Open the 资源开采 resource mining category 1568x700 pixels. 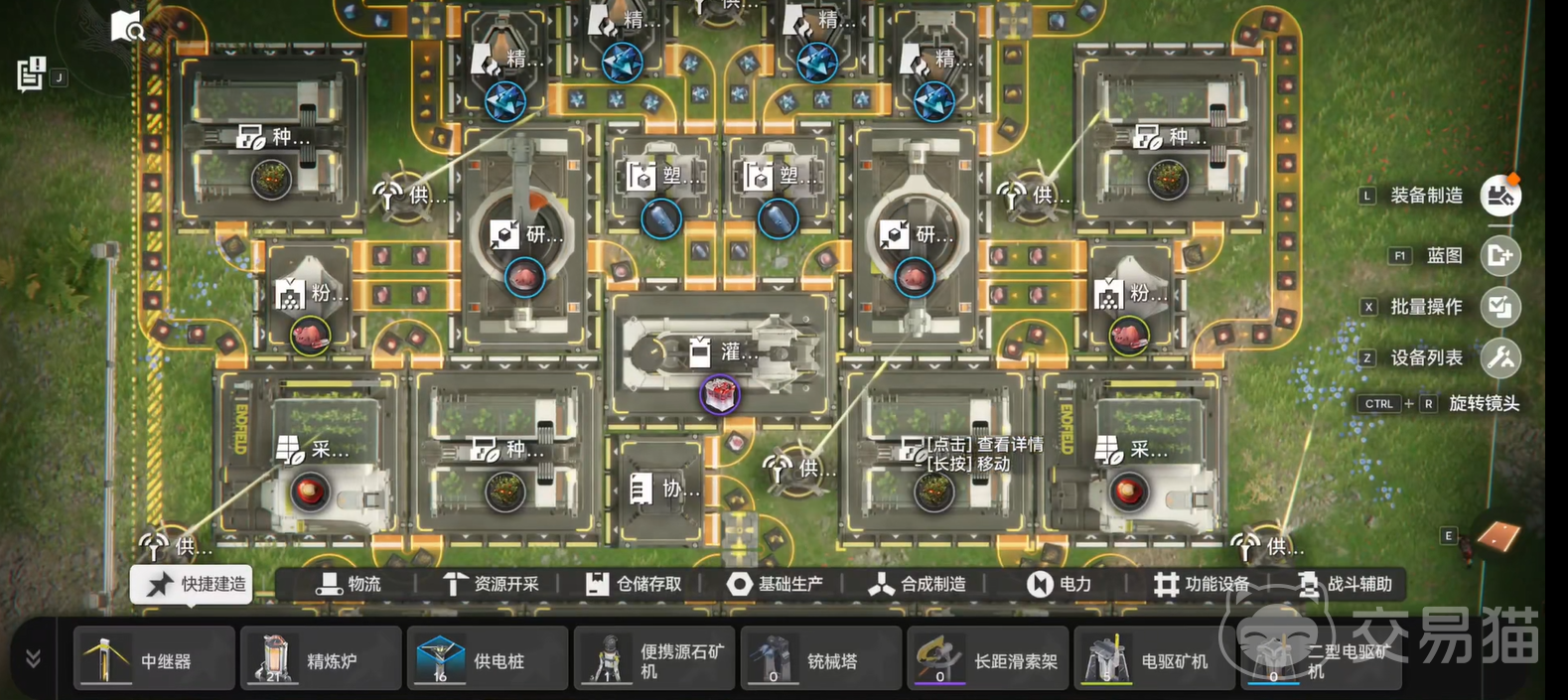(491, 584)
